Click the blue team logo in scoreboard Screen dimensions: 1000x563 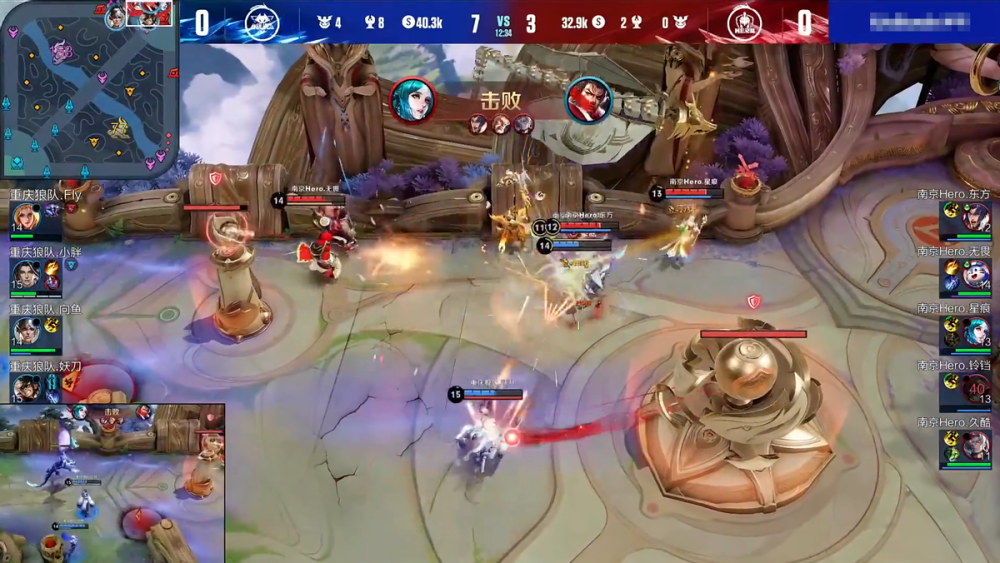pos(262,21)
